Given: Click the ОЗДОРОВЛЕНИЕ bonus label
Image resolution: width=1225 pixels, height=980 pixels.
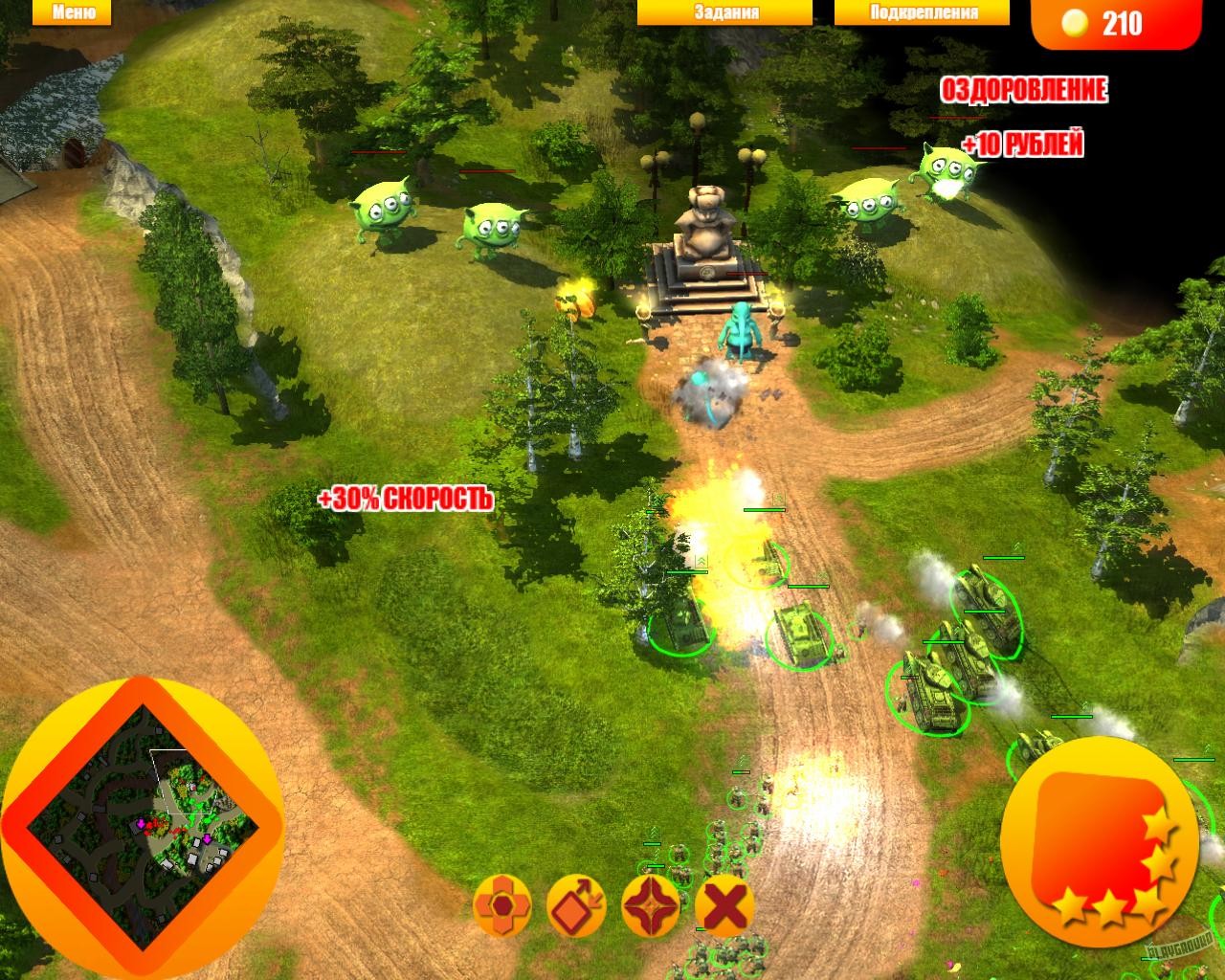Looking at the screenshot, I should [x=1024, y=93].
